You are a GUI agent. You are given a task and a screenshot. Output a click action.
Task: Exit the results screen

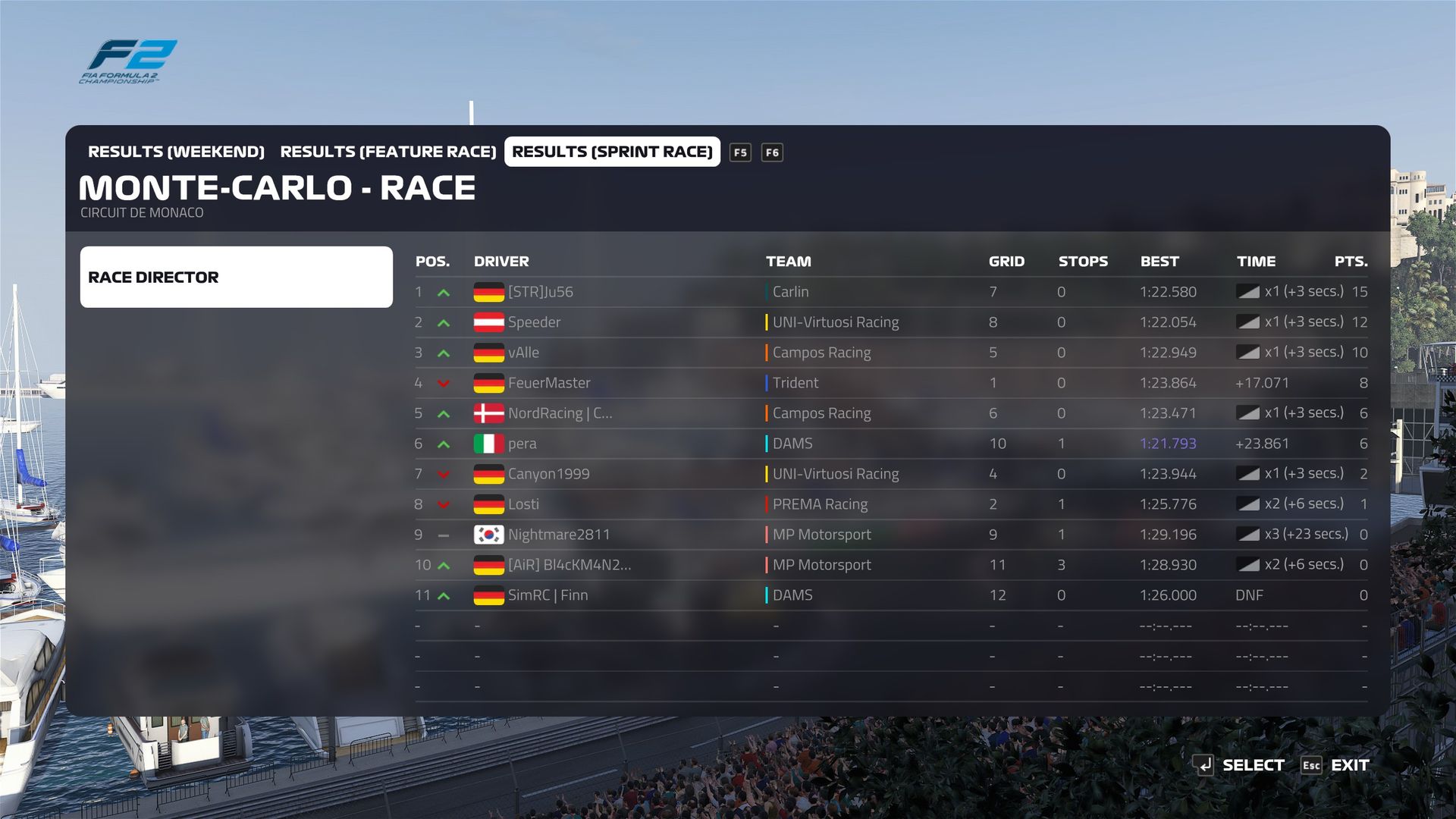point(1335,765)
